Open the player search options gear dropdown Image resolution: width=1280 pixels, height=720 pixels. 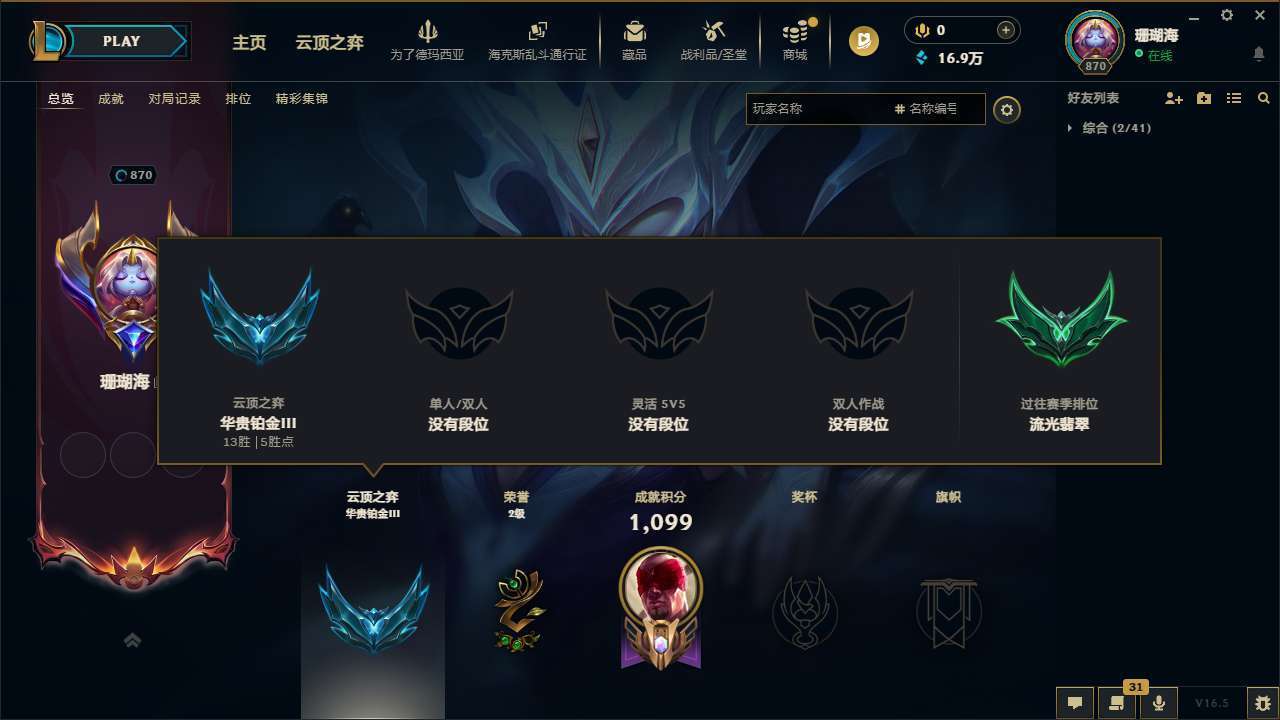tap(1007, 109)
